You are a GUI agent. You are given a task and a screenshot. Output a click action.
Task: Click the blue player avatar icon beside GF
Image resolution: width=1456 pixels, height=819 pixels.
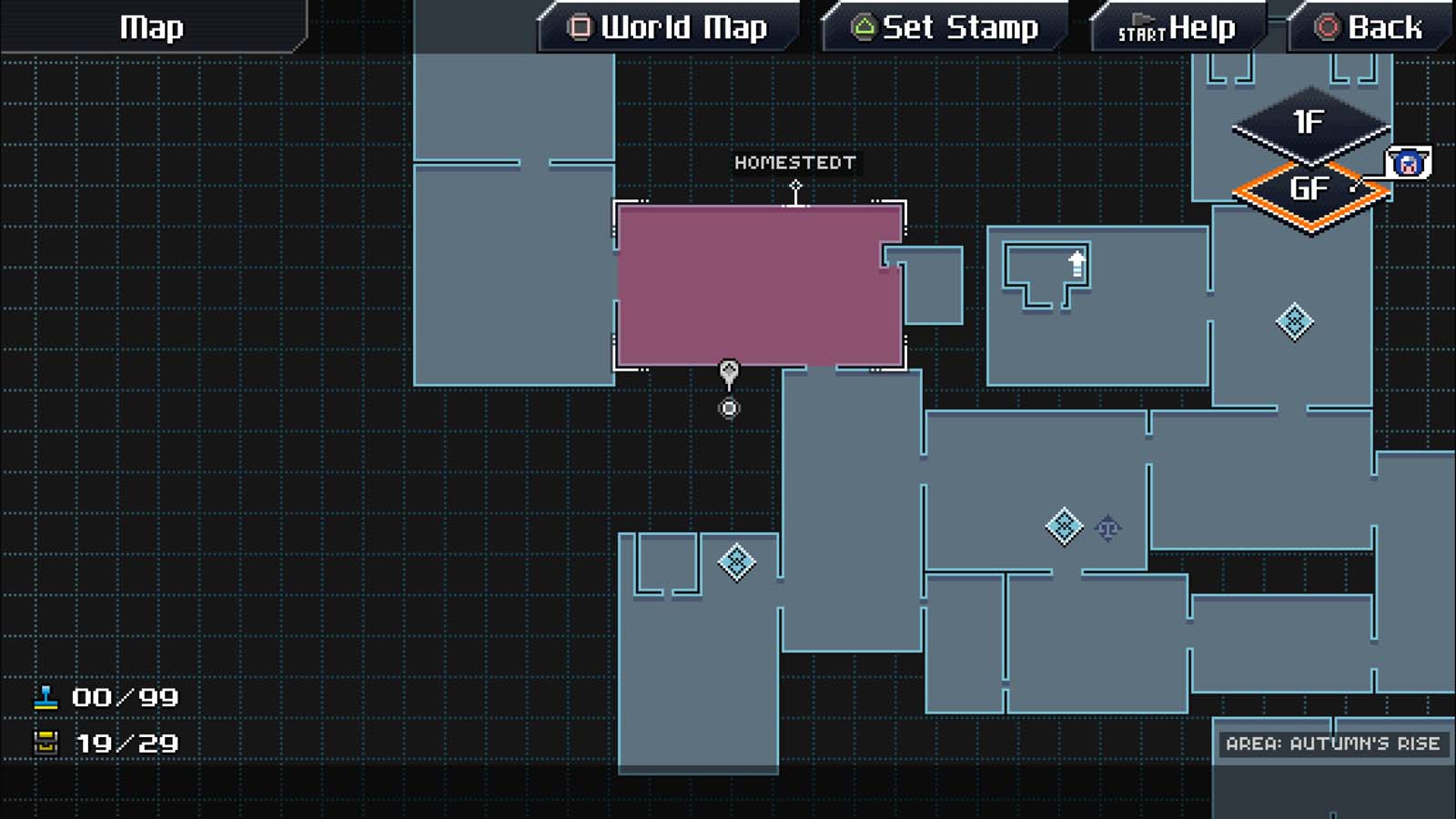[1409, 165]
